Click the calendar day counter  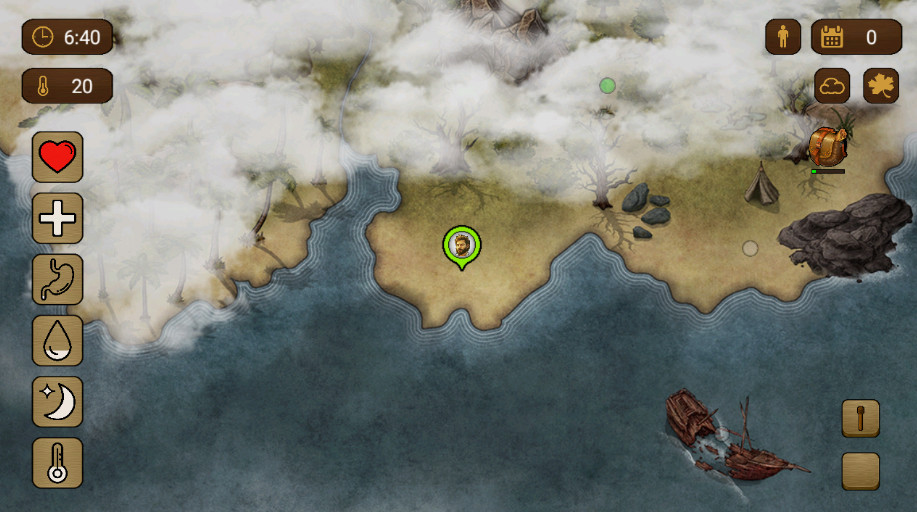(x=856, y=38)
